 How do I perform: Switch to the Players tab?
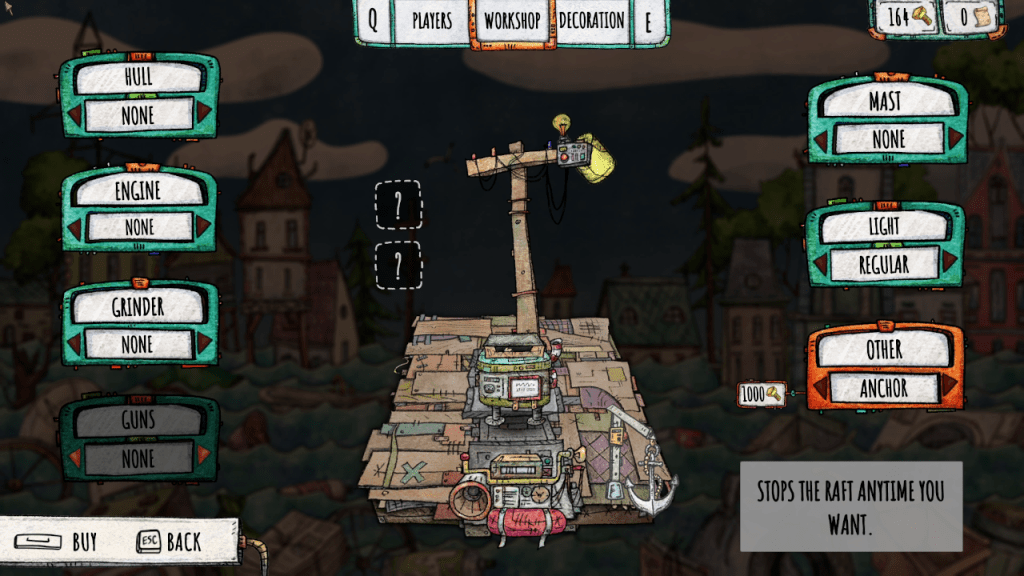pyautogui.click(x=432, y=21)
